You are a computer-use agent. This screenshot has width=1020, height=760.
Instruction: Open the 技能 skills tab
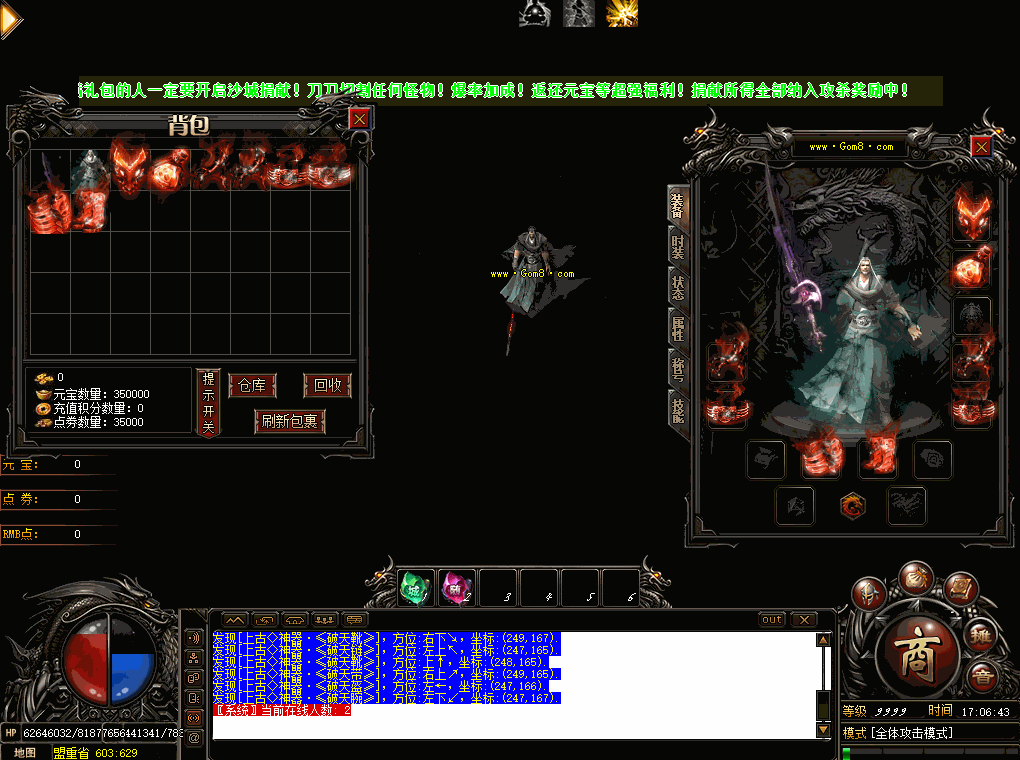678,408
